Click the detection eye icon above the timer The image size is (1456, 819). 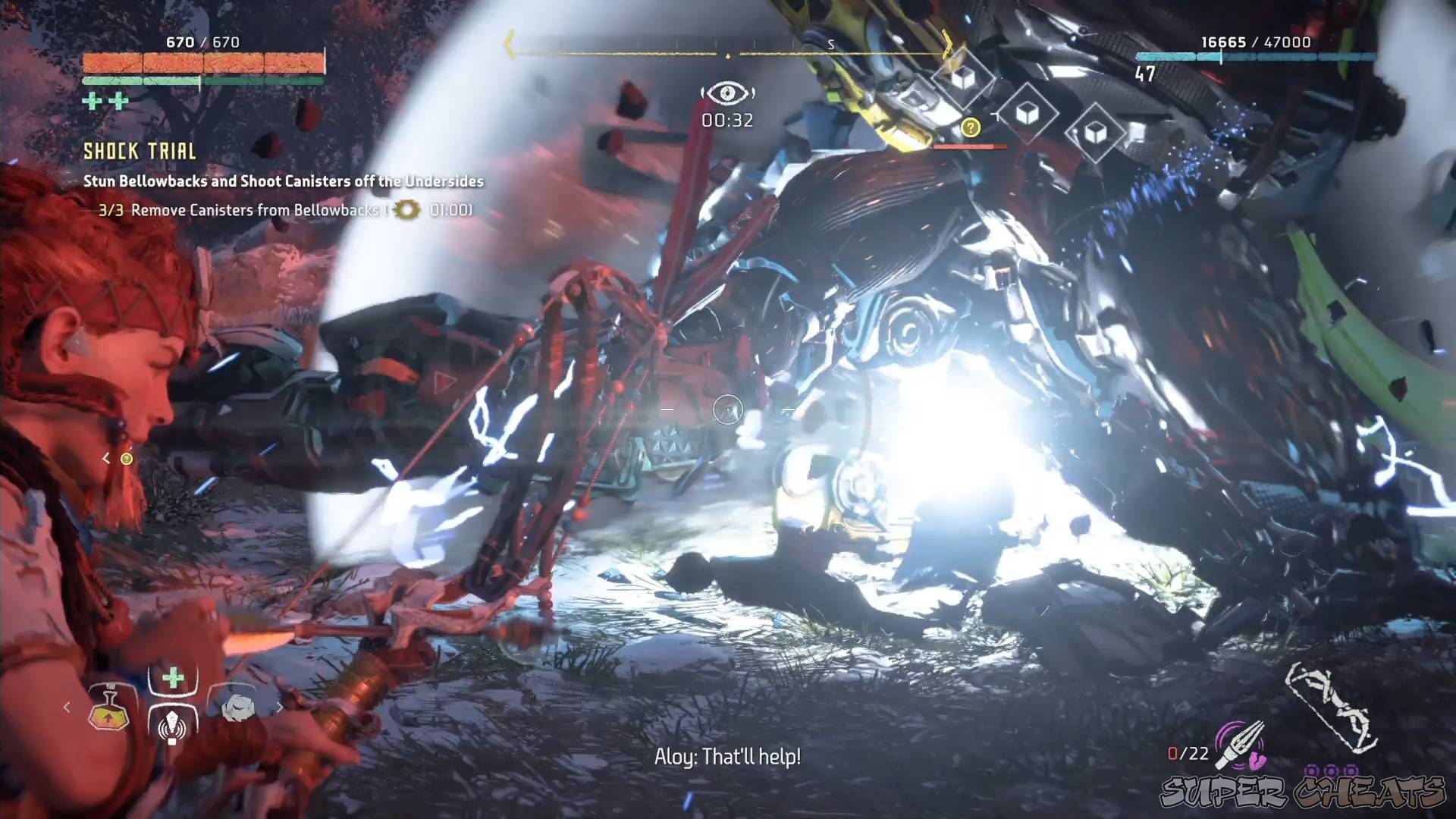728,93
